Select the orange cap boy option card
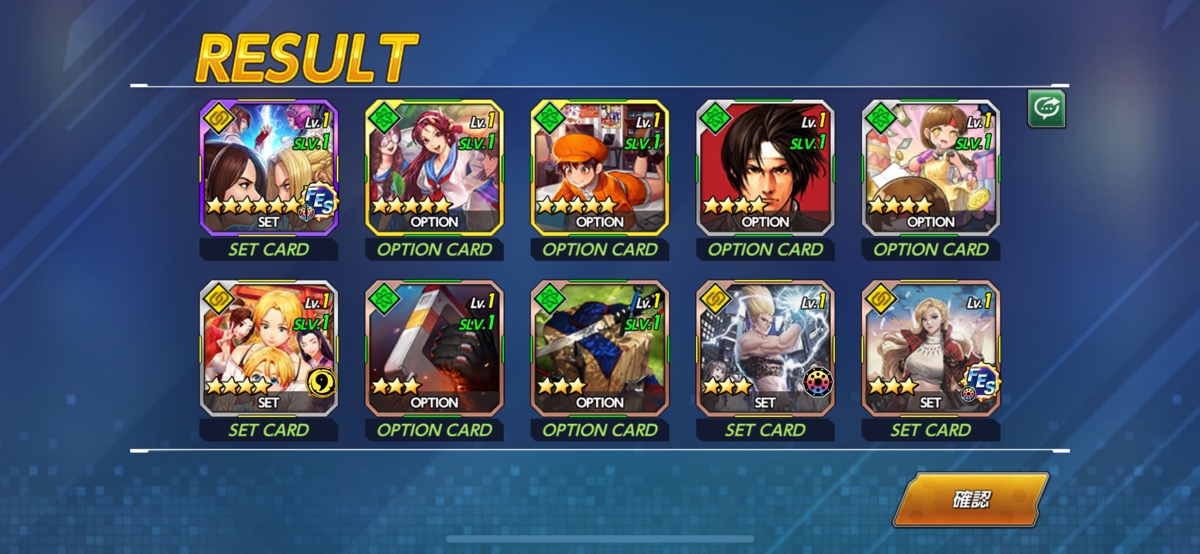Viewport: 1200px width, 554px height. click(600, 167)
